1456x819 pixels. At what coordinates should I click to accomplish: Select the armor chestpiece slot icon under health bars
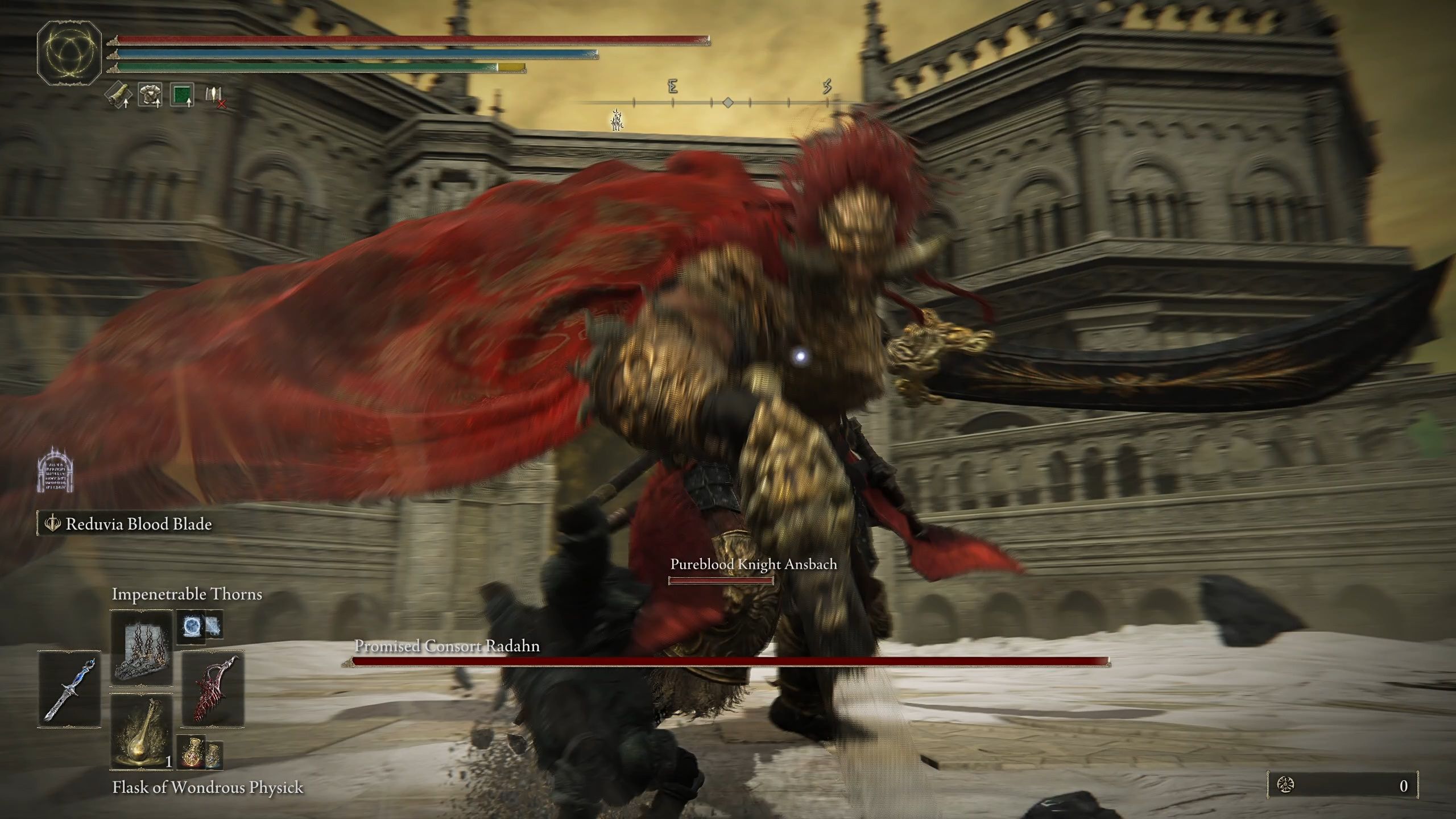point(150,94)
